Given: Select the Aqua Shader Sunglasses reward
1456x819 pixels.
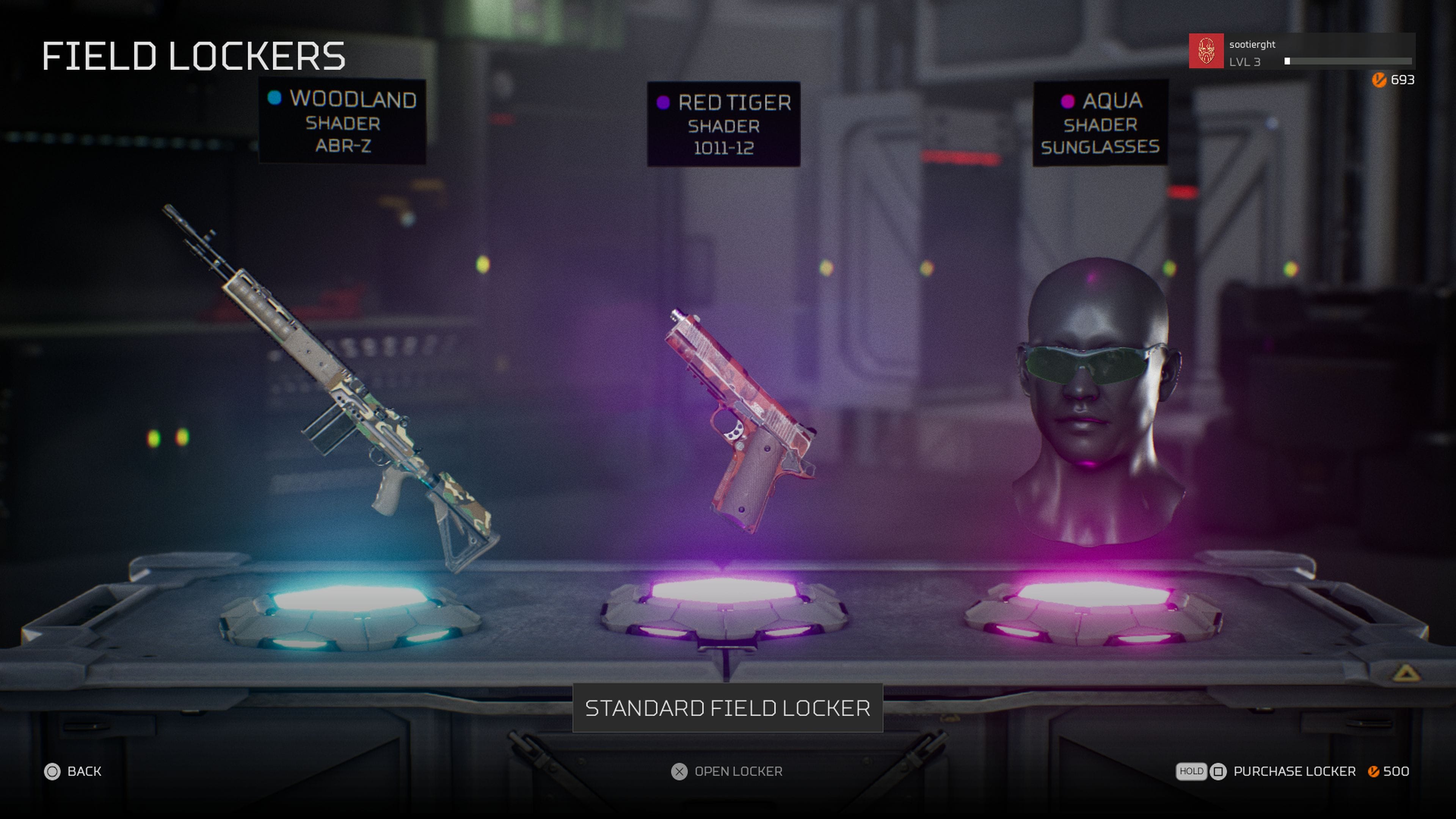Looking at the screenshot, I should (x=1100, y=123).
